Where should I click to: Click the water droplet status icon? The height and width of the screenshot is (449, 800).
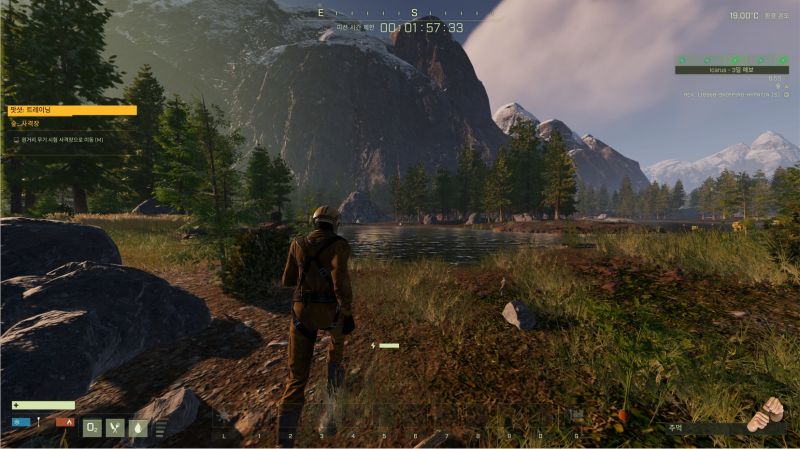click(x=138, y=428)
